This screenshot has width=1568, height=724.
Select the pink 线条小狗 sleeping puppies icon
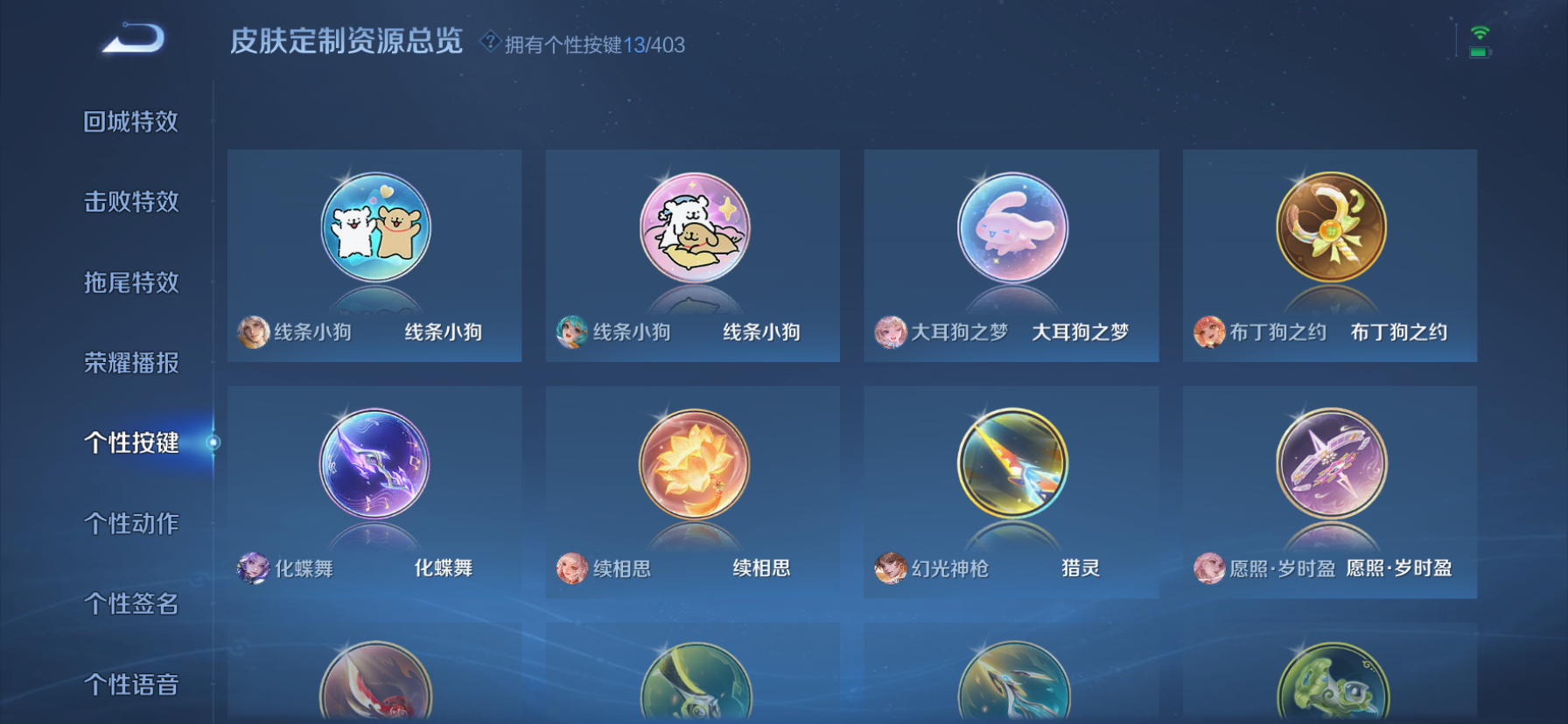[692, 227]
